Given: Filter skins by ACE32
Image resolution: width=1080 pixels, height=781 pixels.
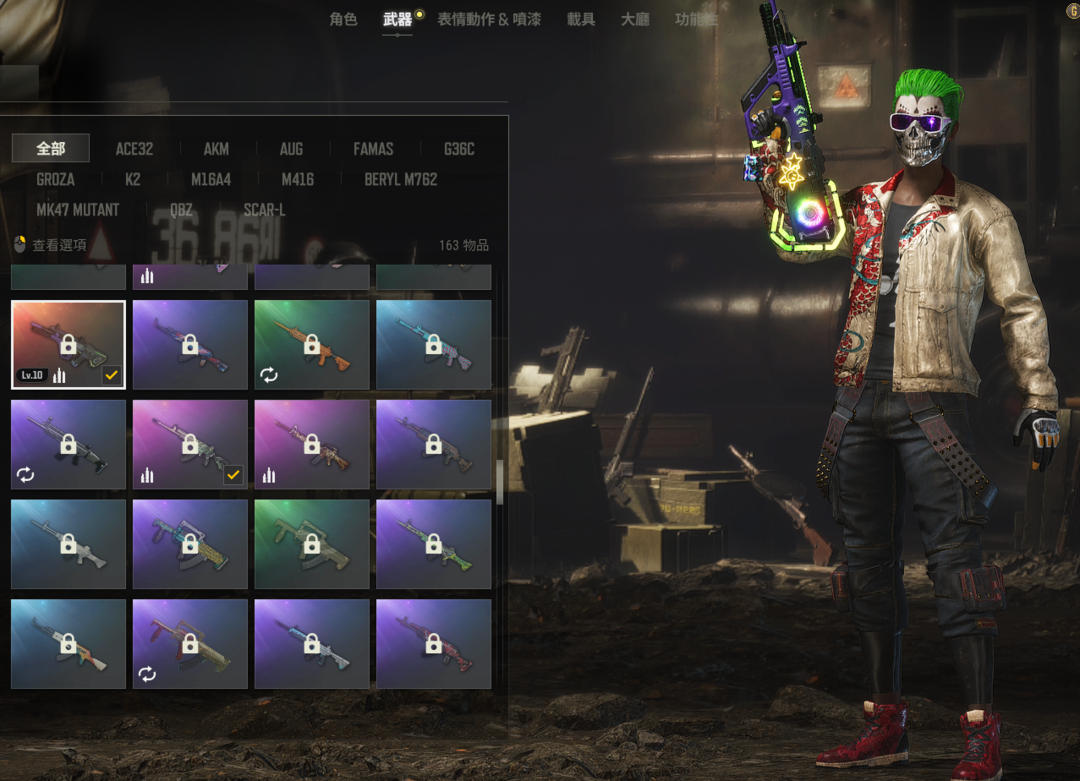Looking at the screenshot, I should 134,149.
